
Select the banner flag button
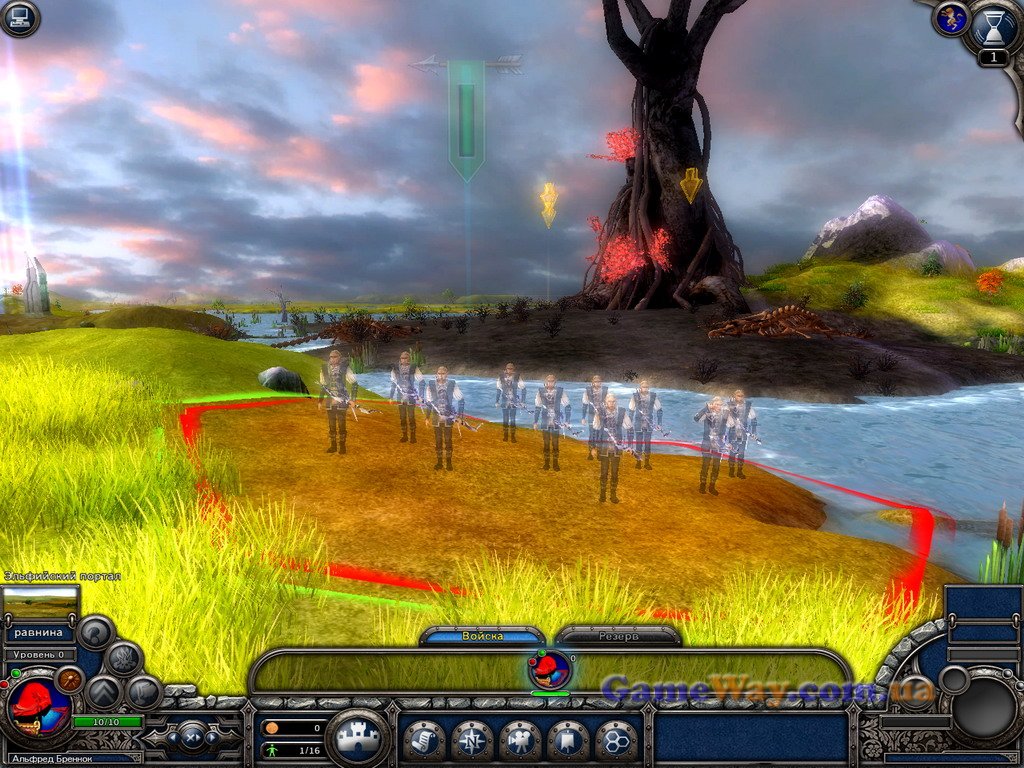[568, 741]
